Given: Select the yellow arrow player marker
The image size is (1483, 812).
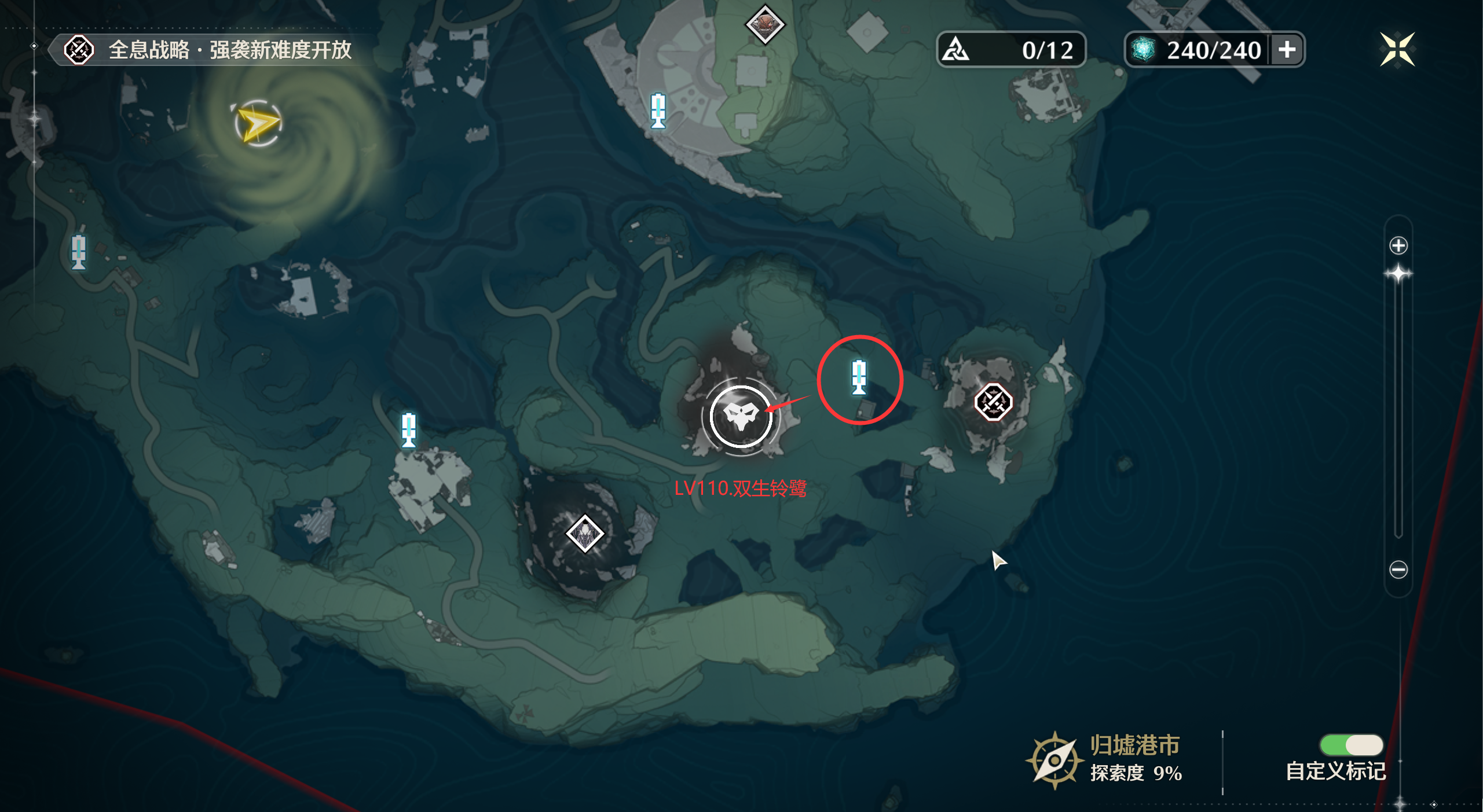Looking at the screenshot, I should (x=258, y=123).
